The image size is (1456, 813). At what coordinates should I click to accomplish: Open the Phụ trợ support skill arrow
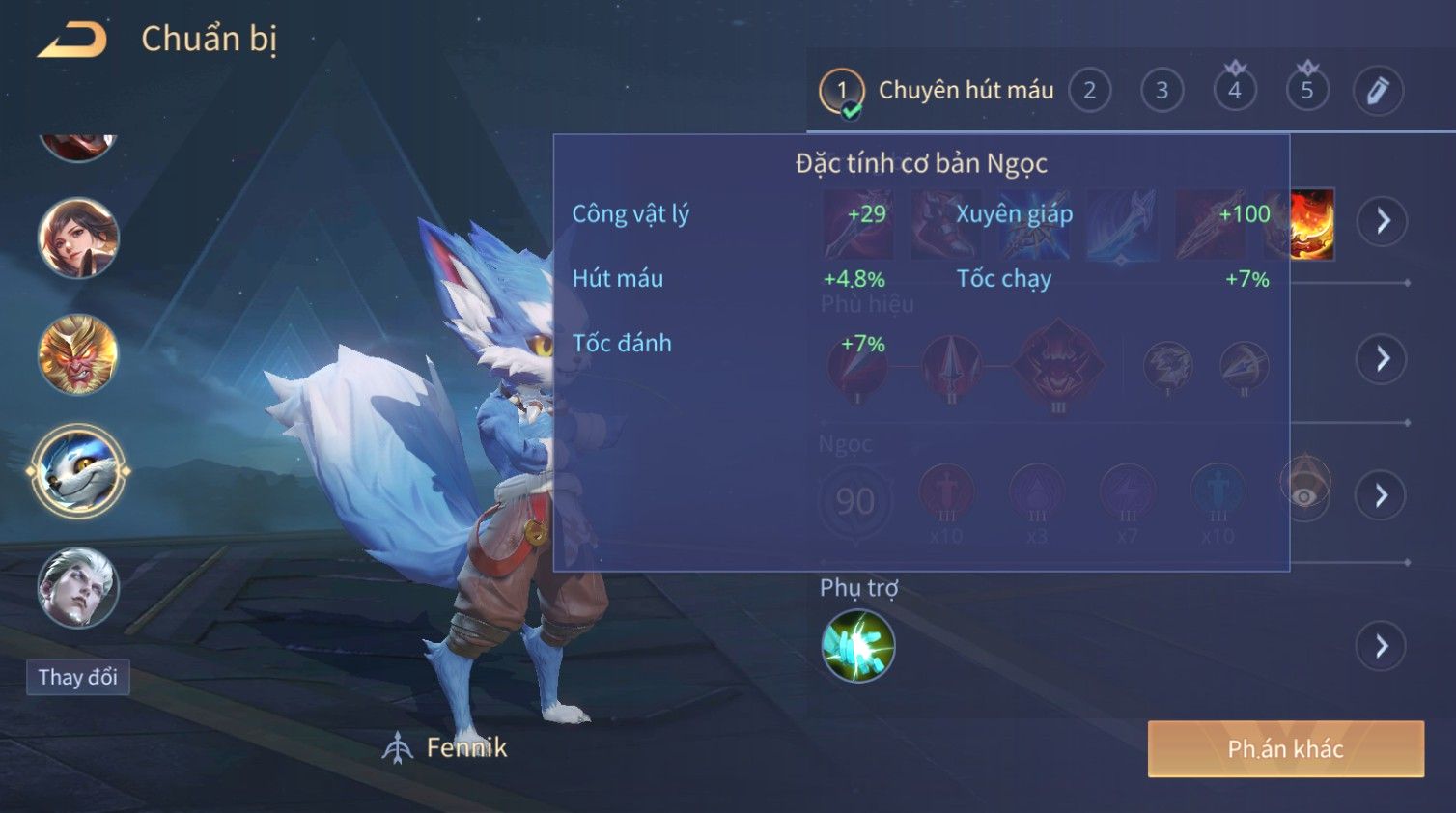click(1383, 646)
